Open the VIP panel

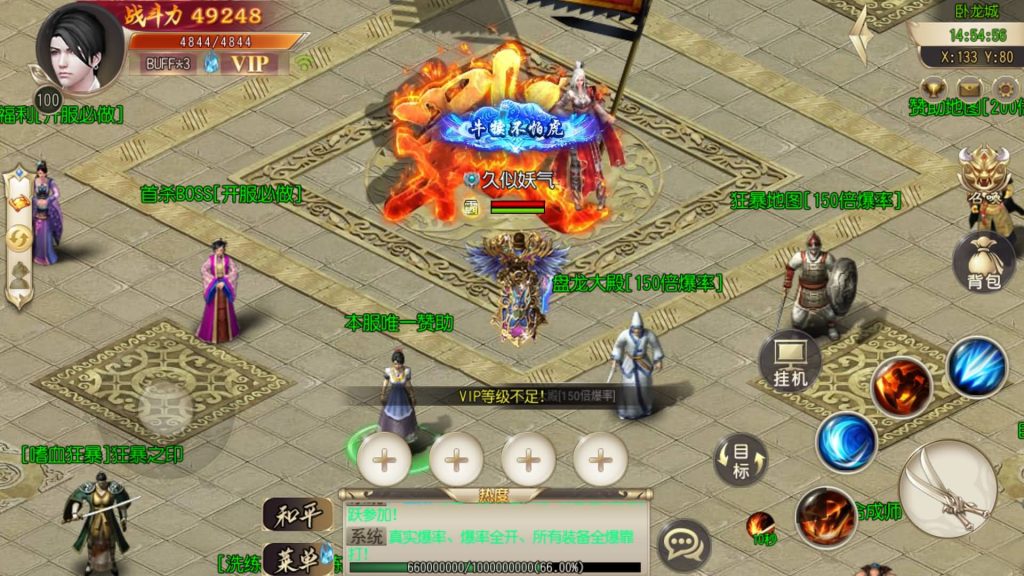[250, 63]
